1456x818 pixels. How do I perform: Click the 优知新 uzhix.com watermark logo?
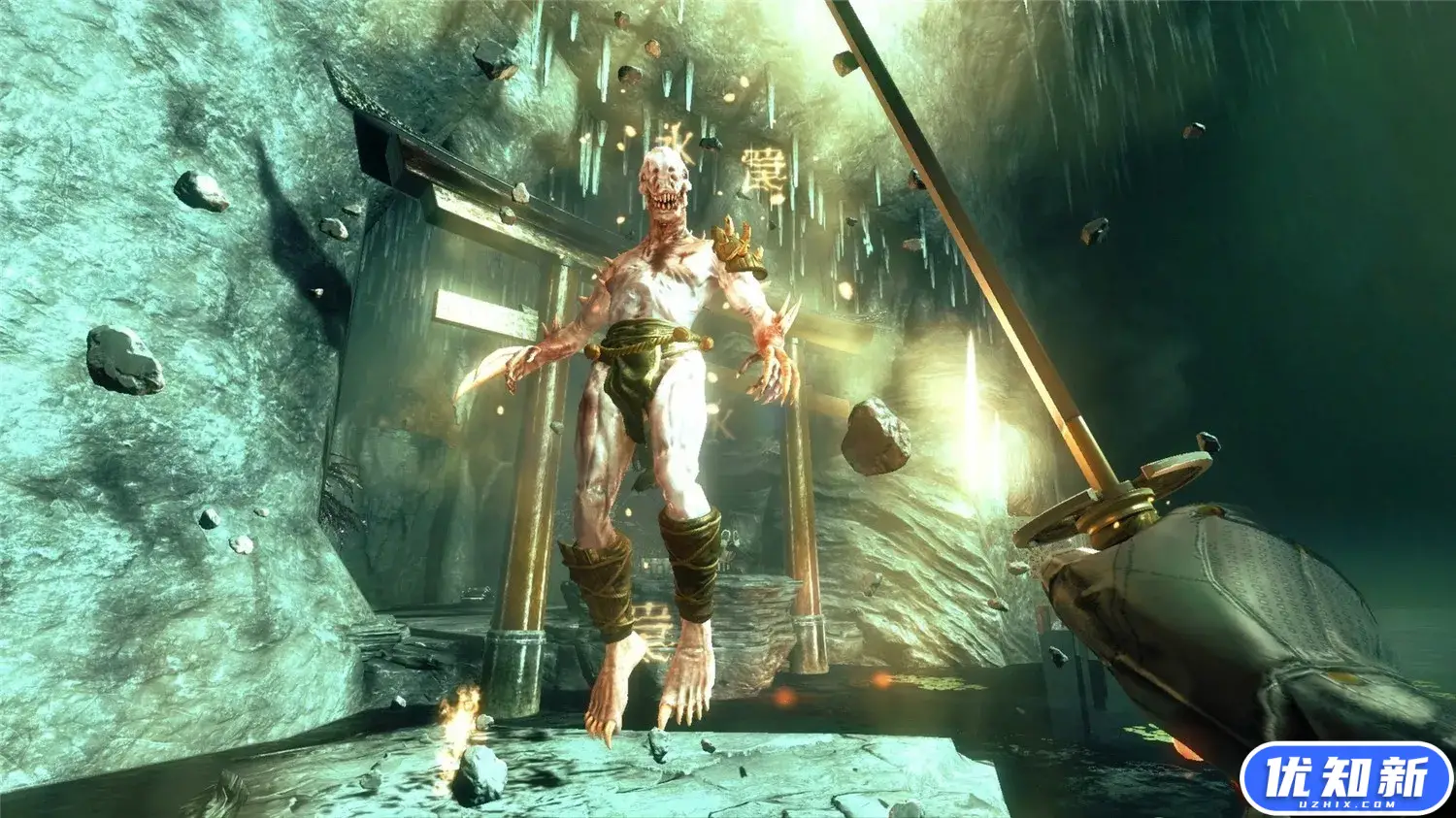[x=1346, y=778]
